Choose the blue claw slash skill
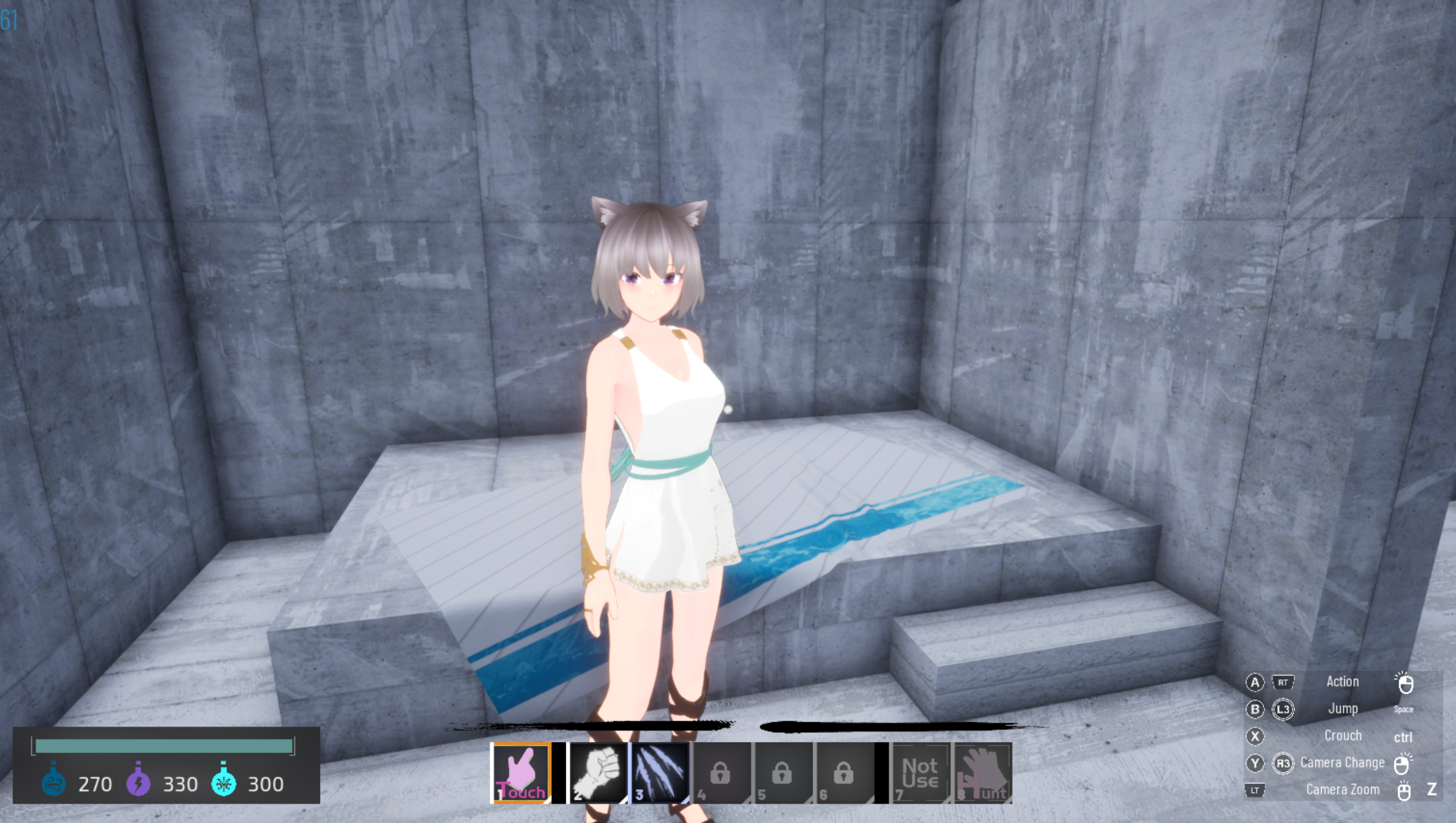The image size is (1456, 823). (x=660, y=773)
